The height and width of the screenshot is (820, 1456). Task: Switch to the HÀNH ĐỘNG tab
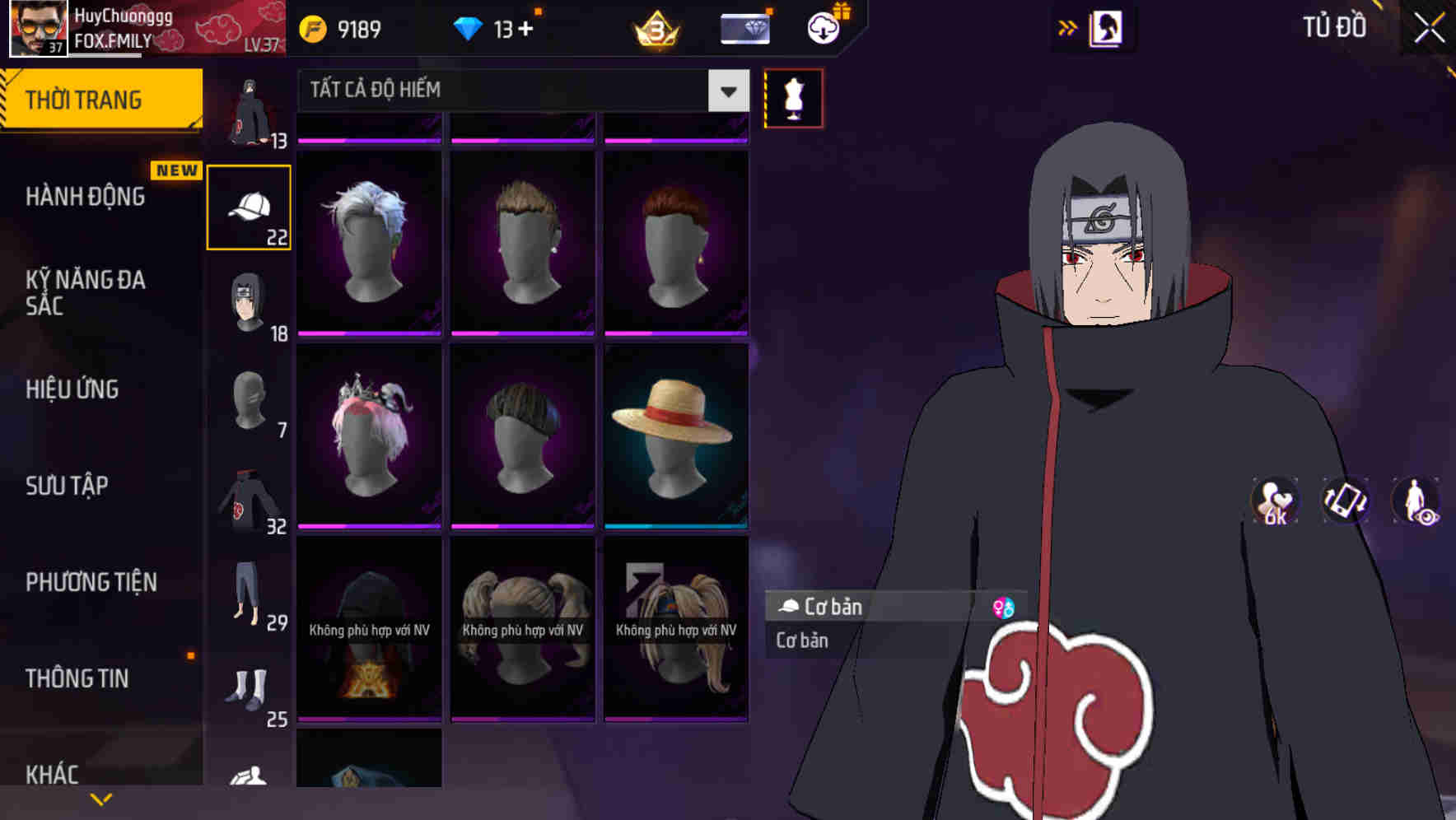pyautogui.click(x=85, y=196)
